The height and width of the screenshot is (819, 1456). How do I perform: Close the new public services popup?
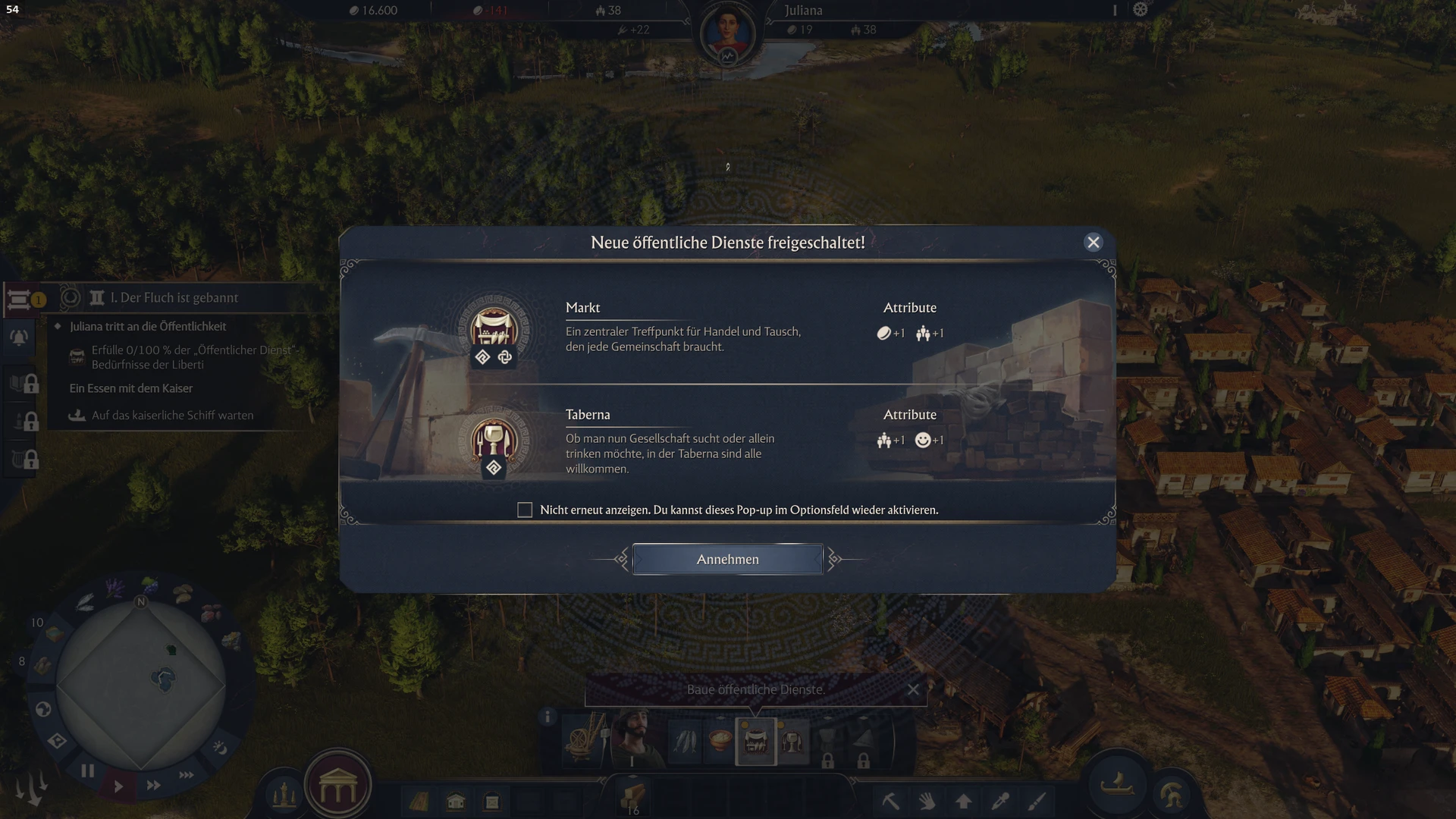tap(1093, 243)
